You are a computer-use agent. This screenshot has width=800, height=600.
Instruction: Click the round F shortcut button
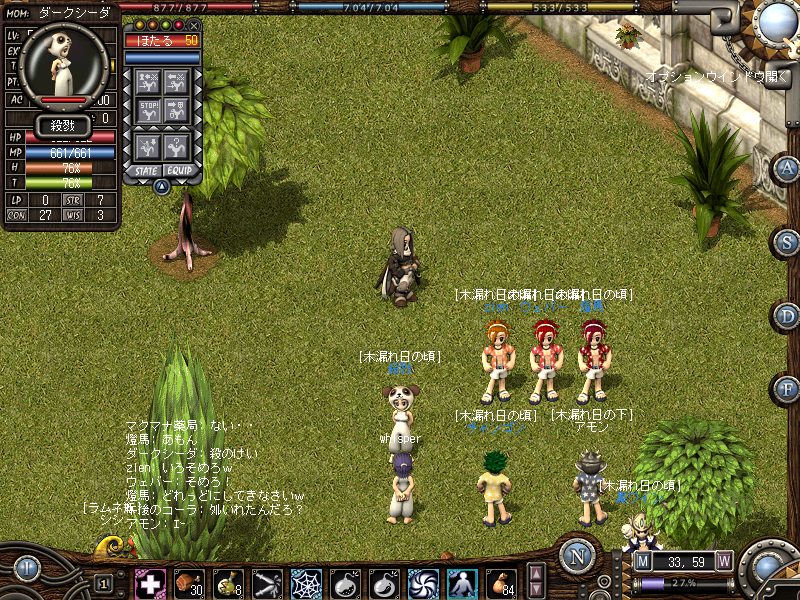coord(786,388)
